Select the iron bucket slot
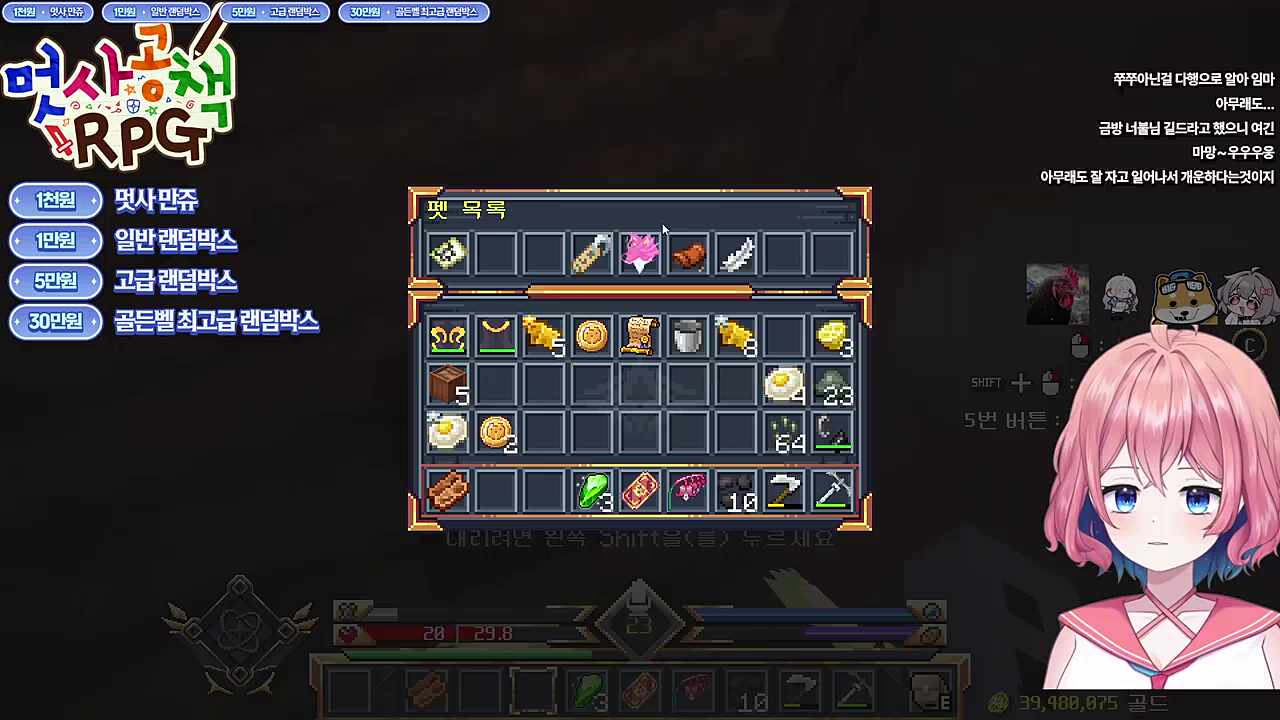The image size is (1280, 720). coord(687,337)
